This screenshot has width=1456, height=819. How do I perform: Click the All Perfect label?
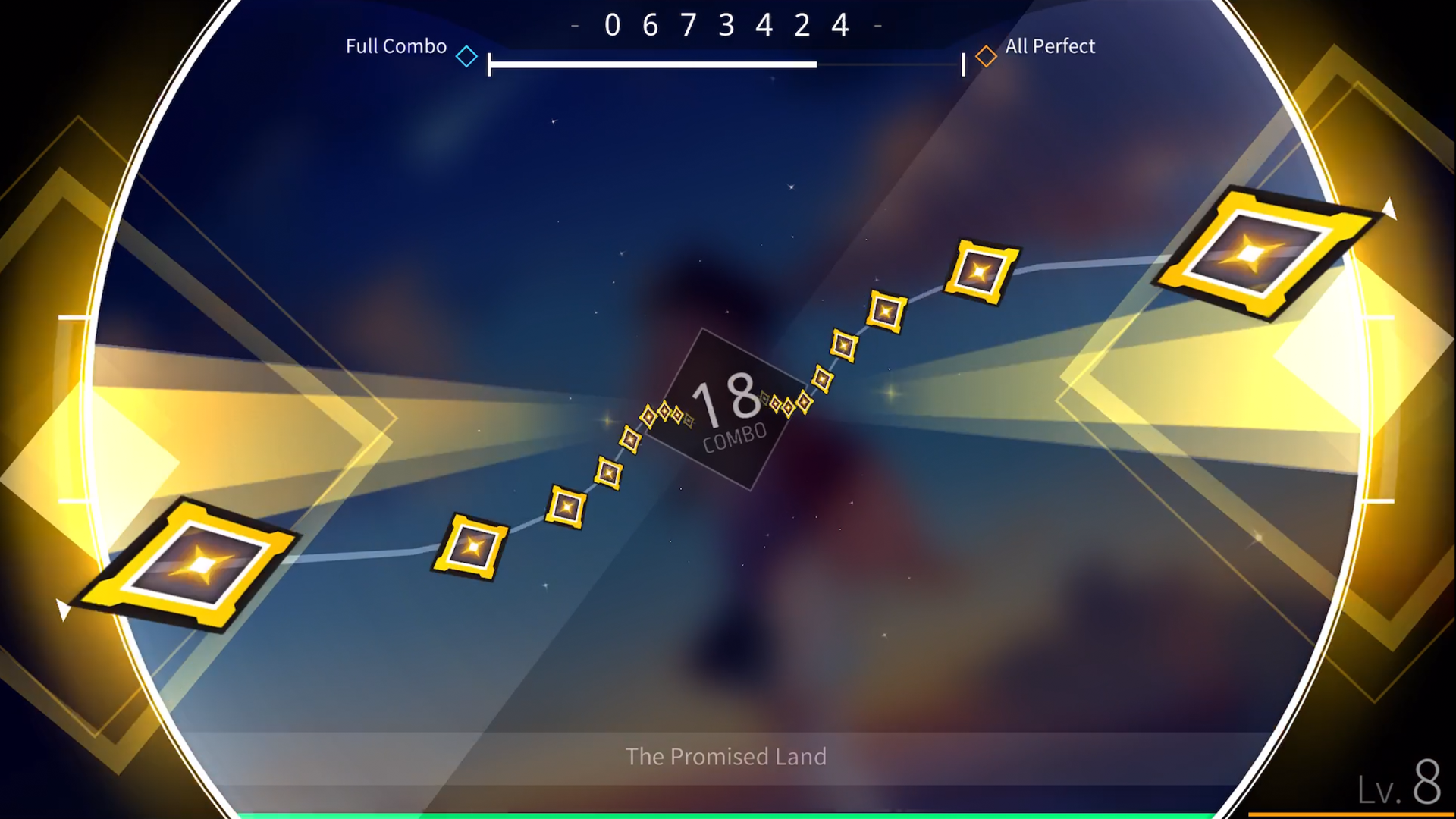pos(1049,46)
